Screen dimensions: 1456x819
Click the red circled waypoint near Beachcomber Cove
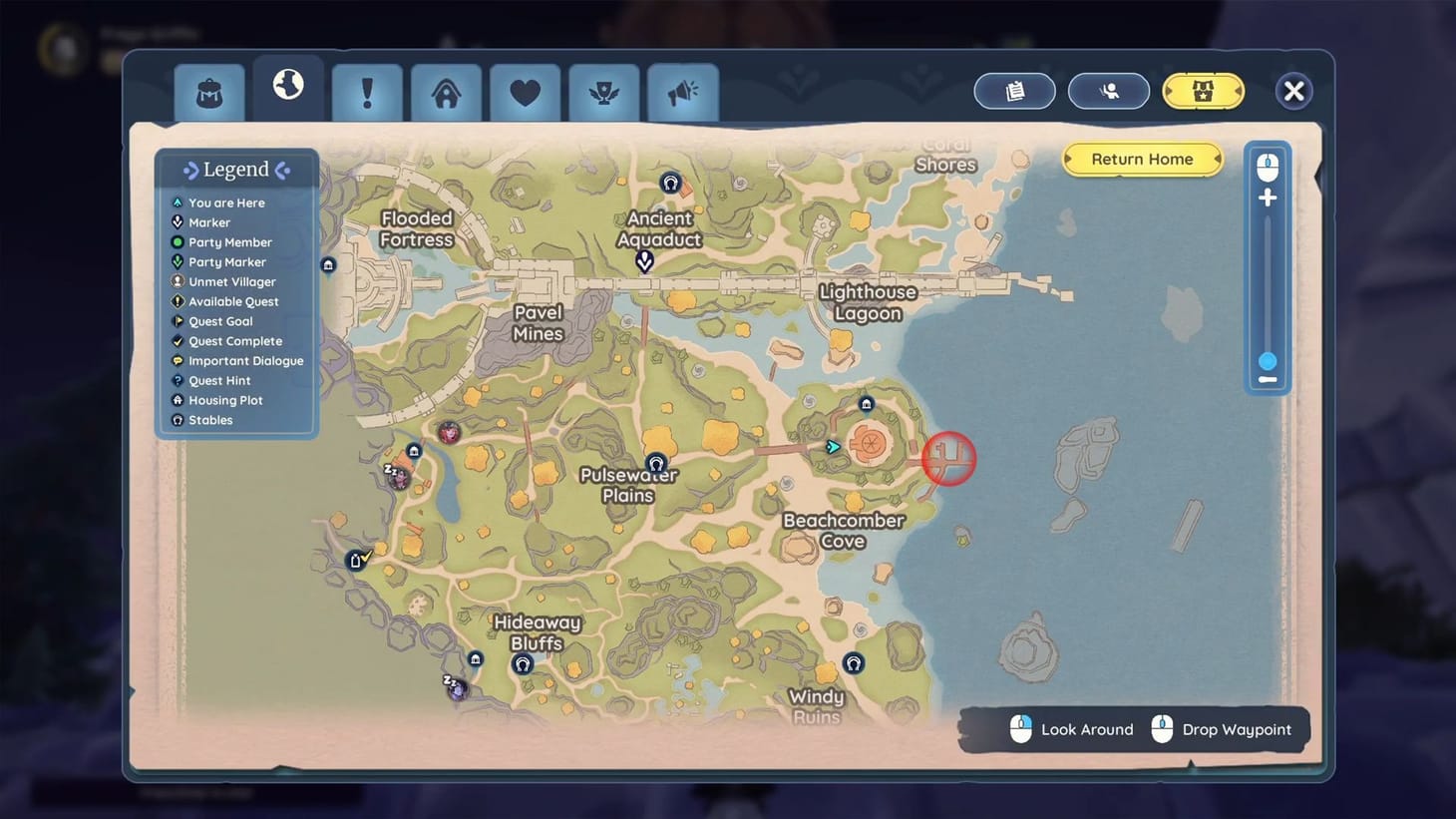click(x=948, y=458)
